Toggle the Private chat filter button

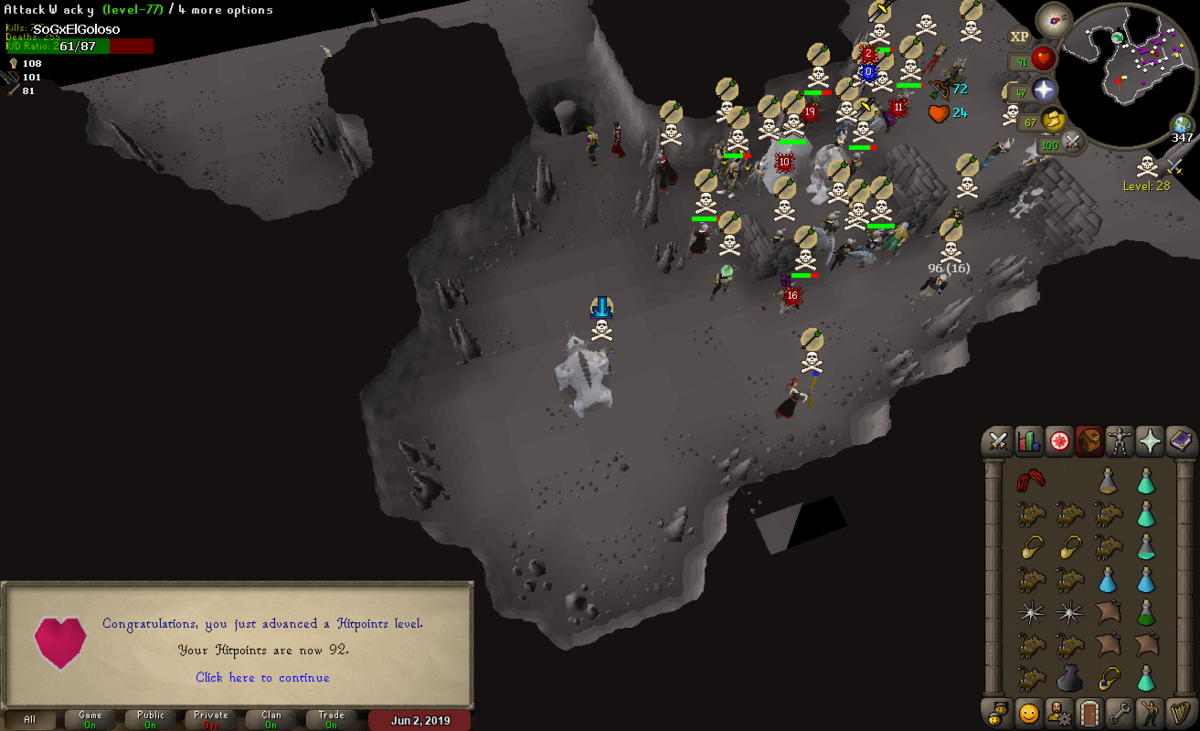click(211, 719)
